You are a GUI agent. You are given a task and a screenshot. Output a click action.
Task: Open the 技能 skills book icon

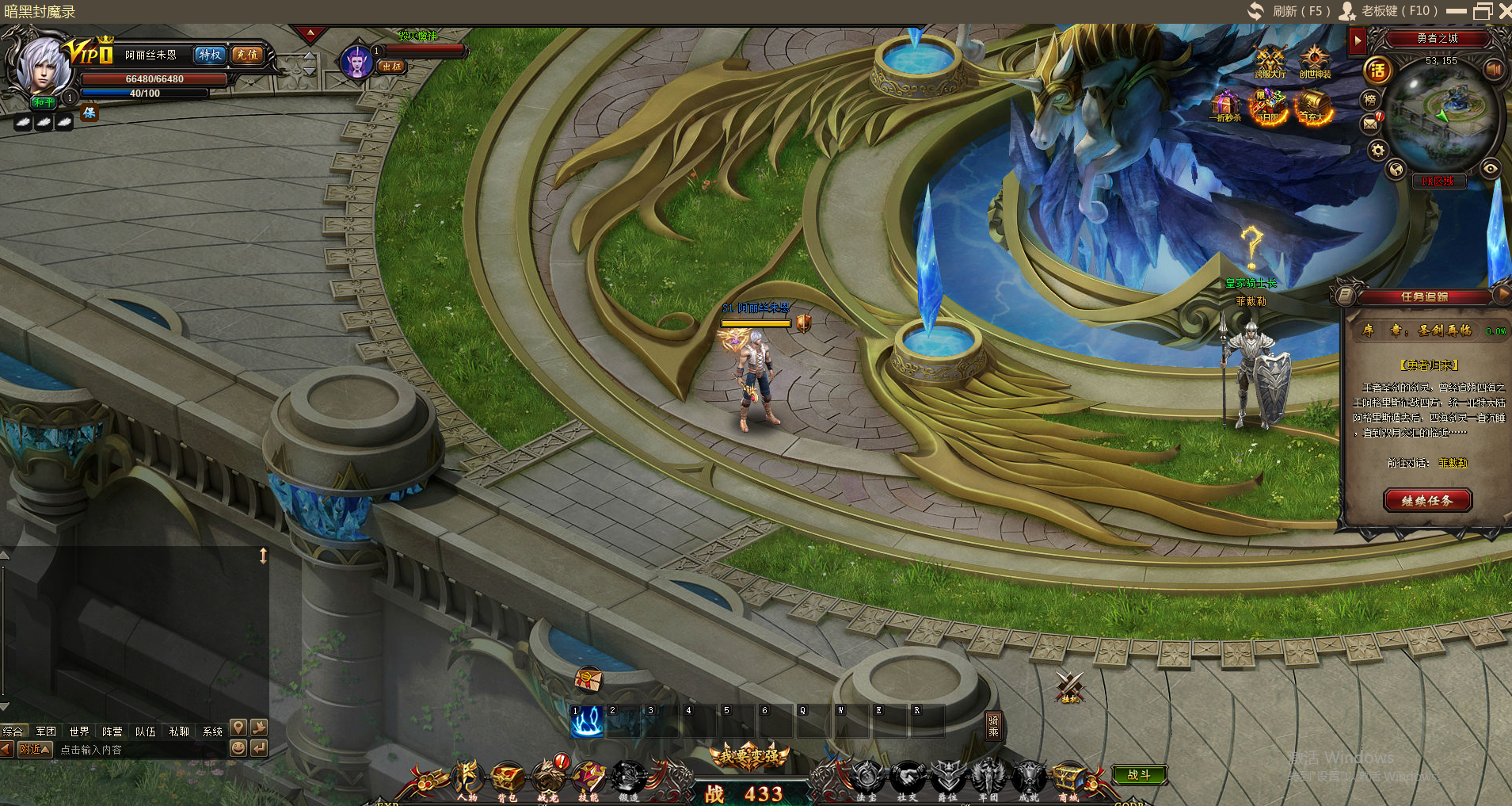(588, 778)
